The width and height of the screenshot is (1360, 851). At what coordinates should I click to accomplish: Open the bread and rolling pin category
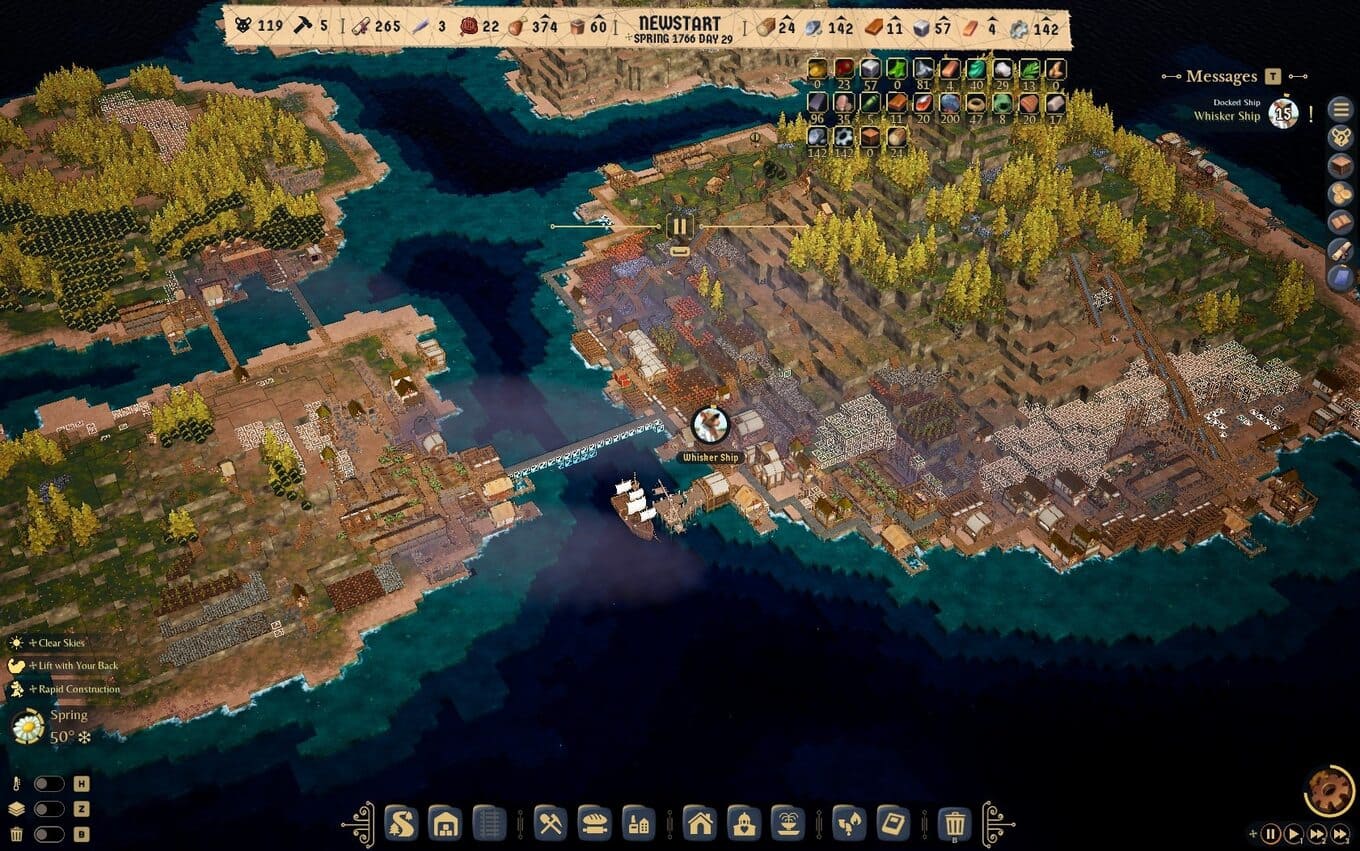pos(595,823)
